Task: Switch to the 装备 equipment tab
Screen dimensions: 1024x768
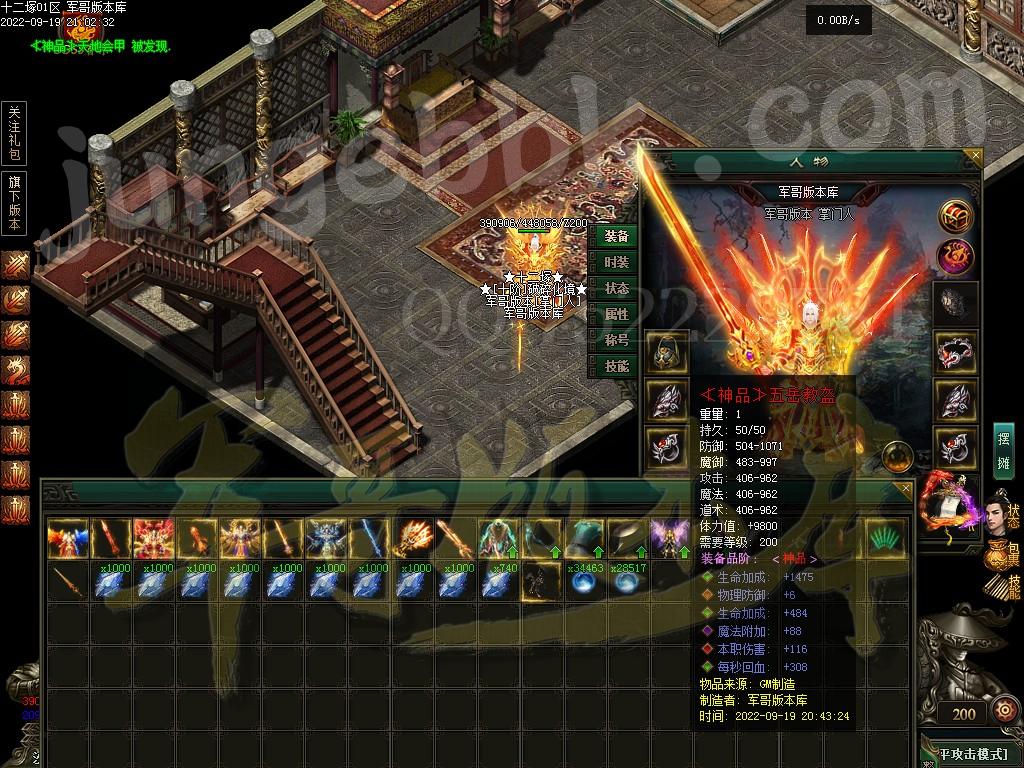Action: 617,236
